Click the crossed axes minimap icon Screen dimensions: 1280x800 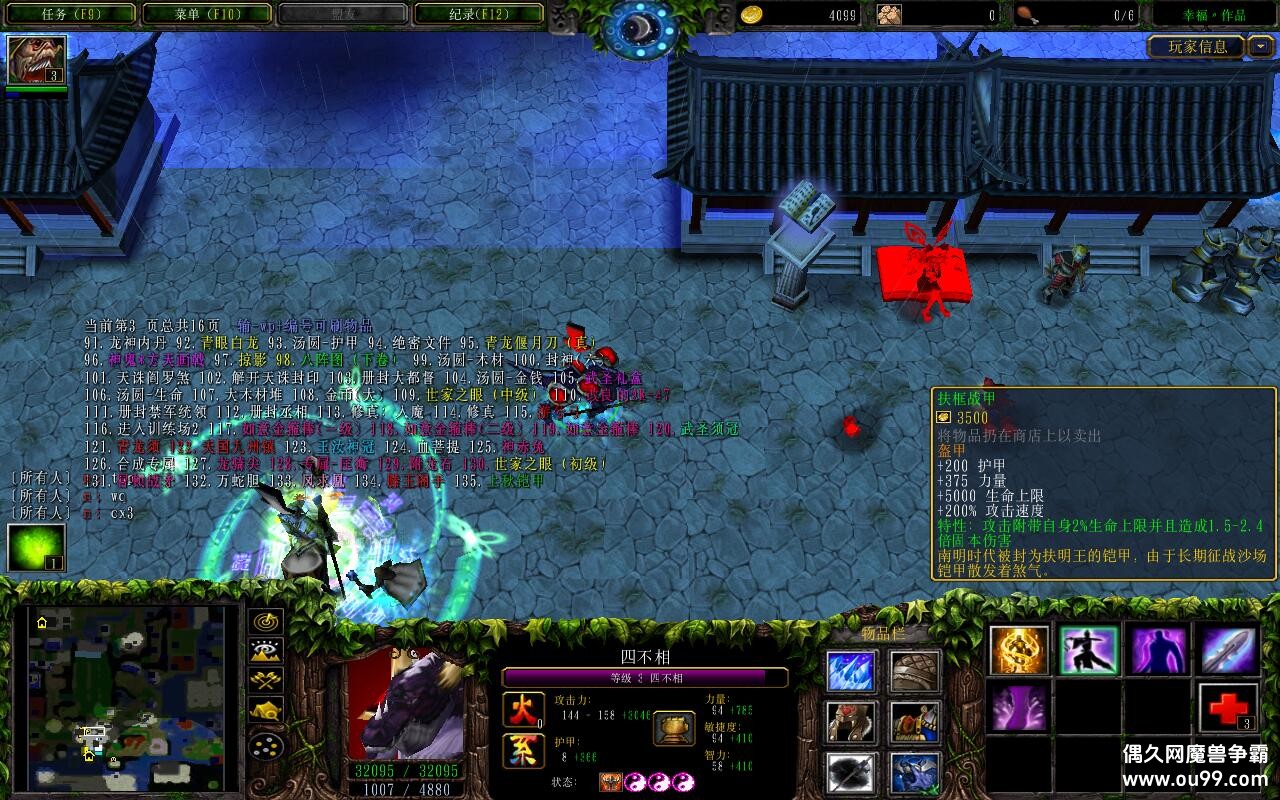point(265,680)
